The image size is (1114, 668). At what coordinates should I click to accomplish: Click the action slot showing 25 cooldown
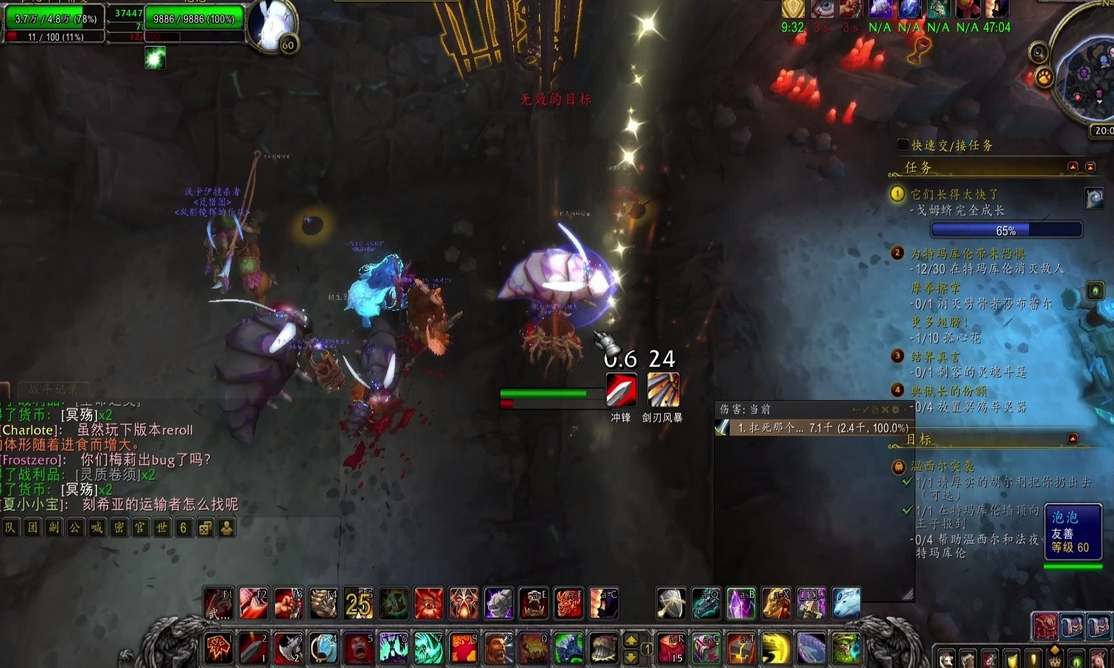pyautogui.click(x=359, y=603)
